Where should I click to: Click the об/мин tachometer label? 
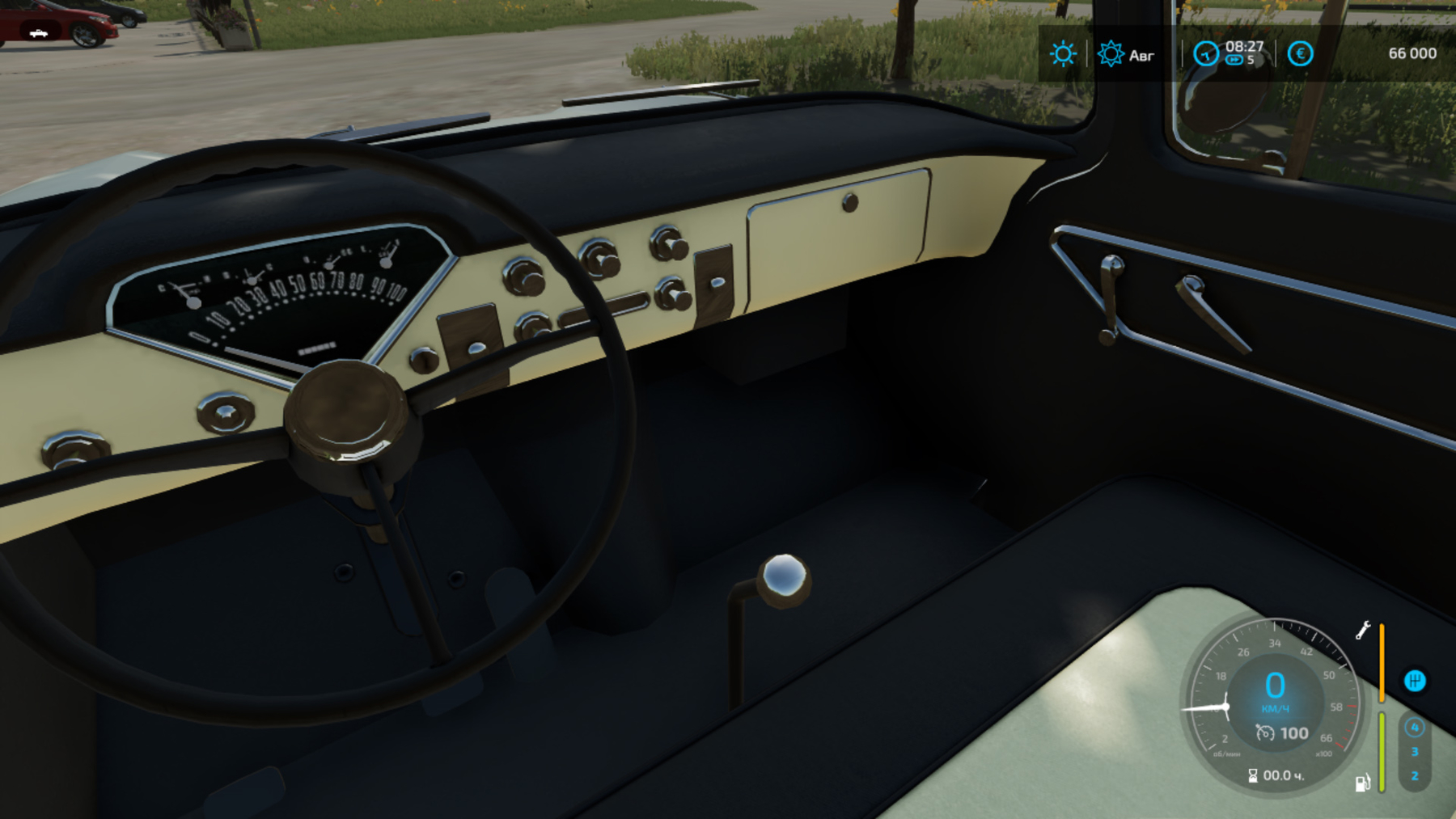coord(1226,754)
